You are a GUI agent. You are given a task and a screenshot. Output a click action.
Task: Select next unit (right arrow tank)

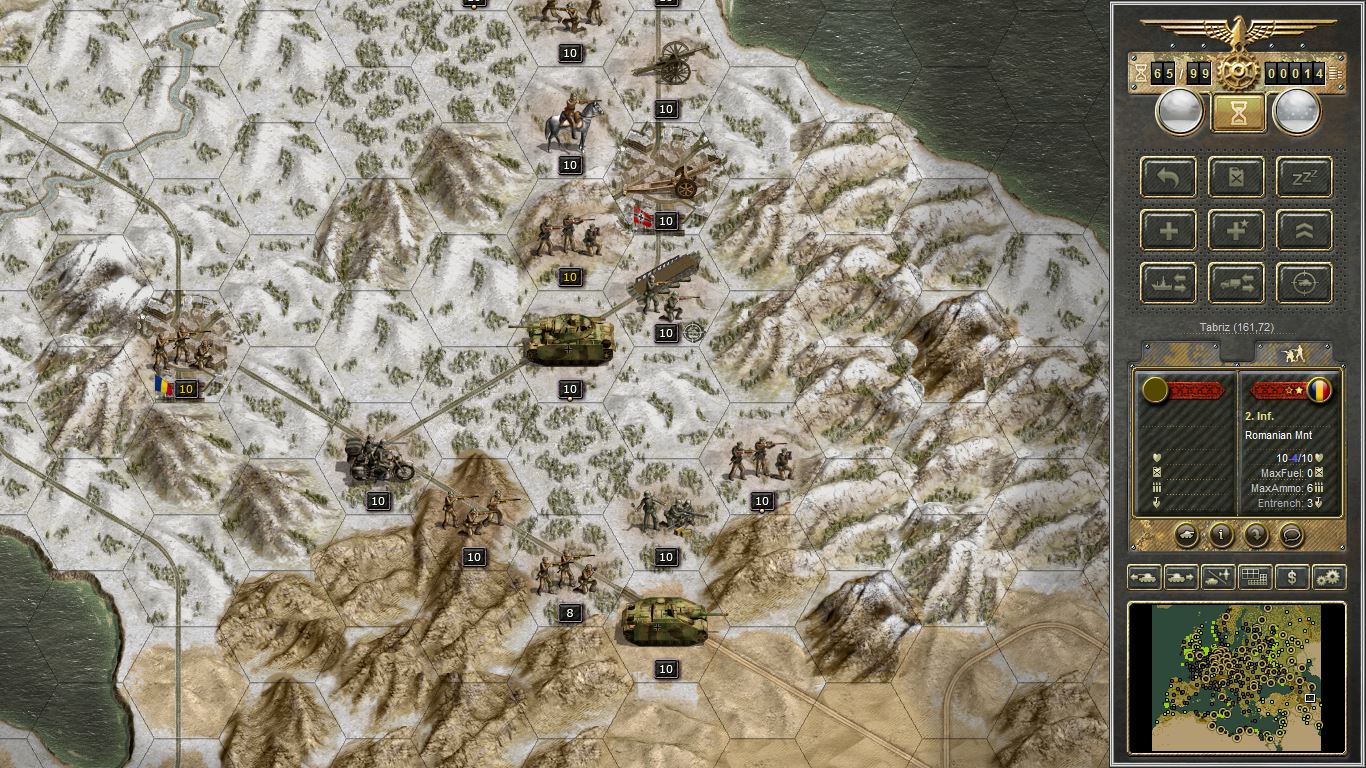pos(1180,577)
